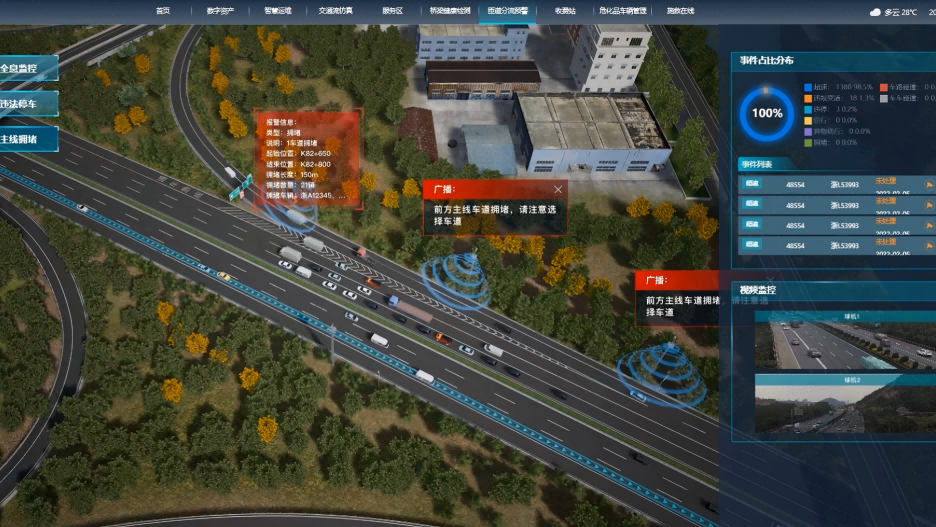Select the 匝道分流预警 tab
The height and width of the screenshot is (527, 936).
507,10
